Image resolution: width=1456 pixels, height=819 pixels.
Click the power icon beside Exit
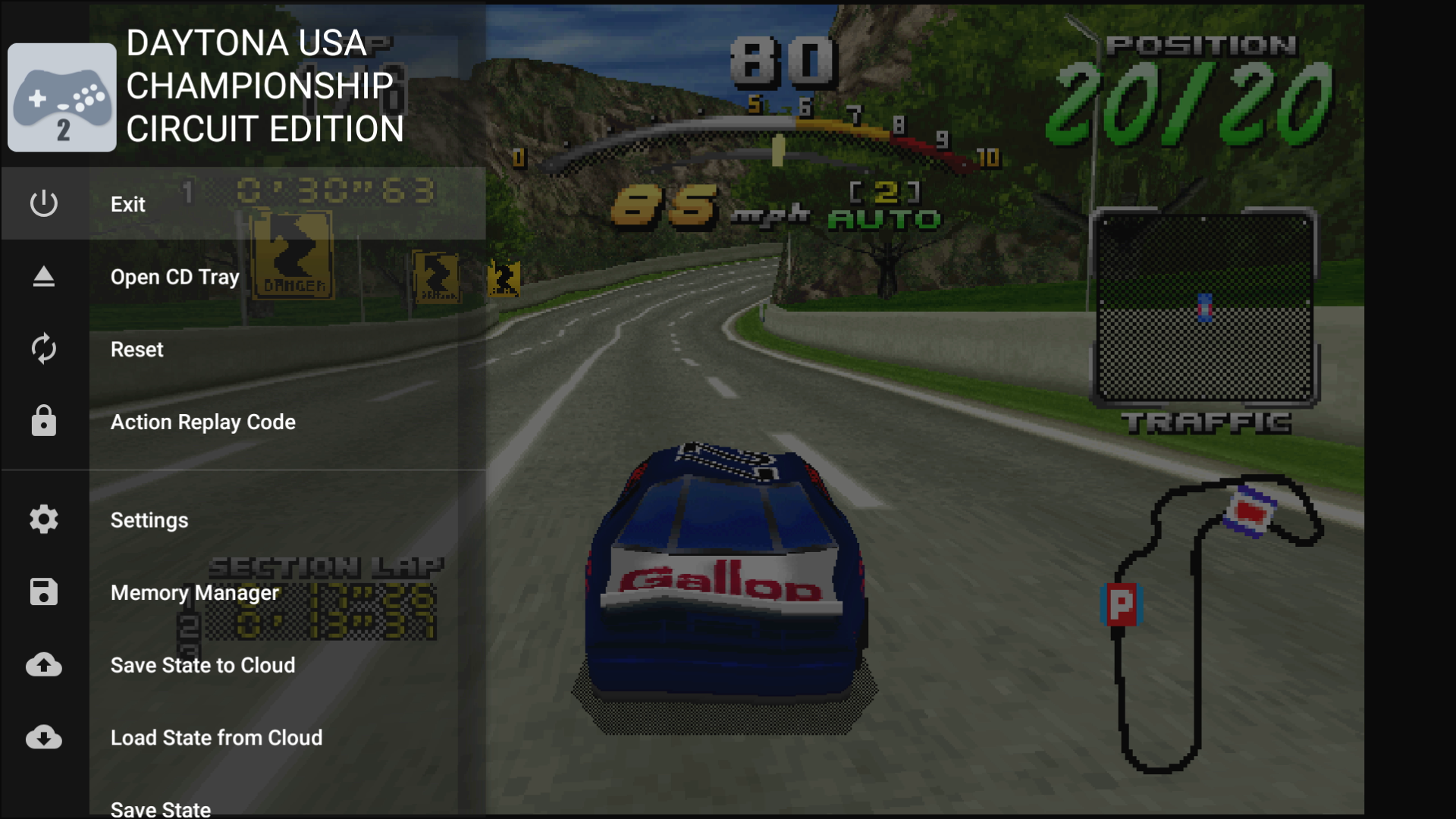click(x=44, y=203)
